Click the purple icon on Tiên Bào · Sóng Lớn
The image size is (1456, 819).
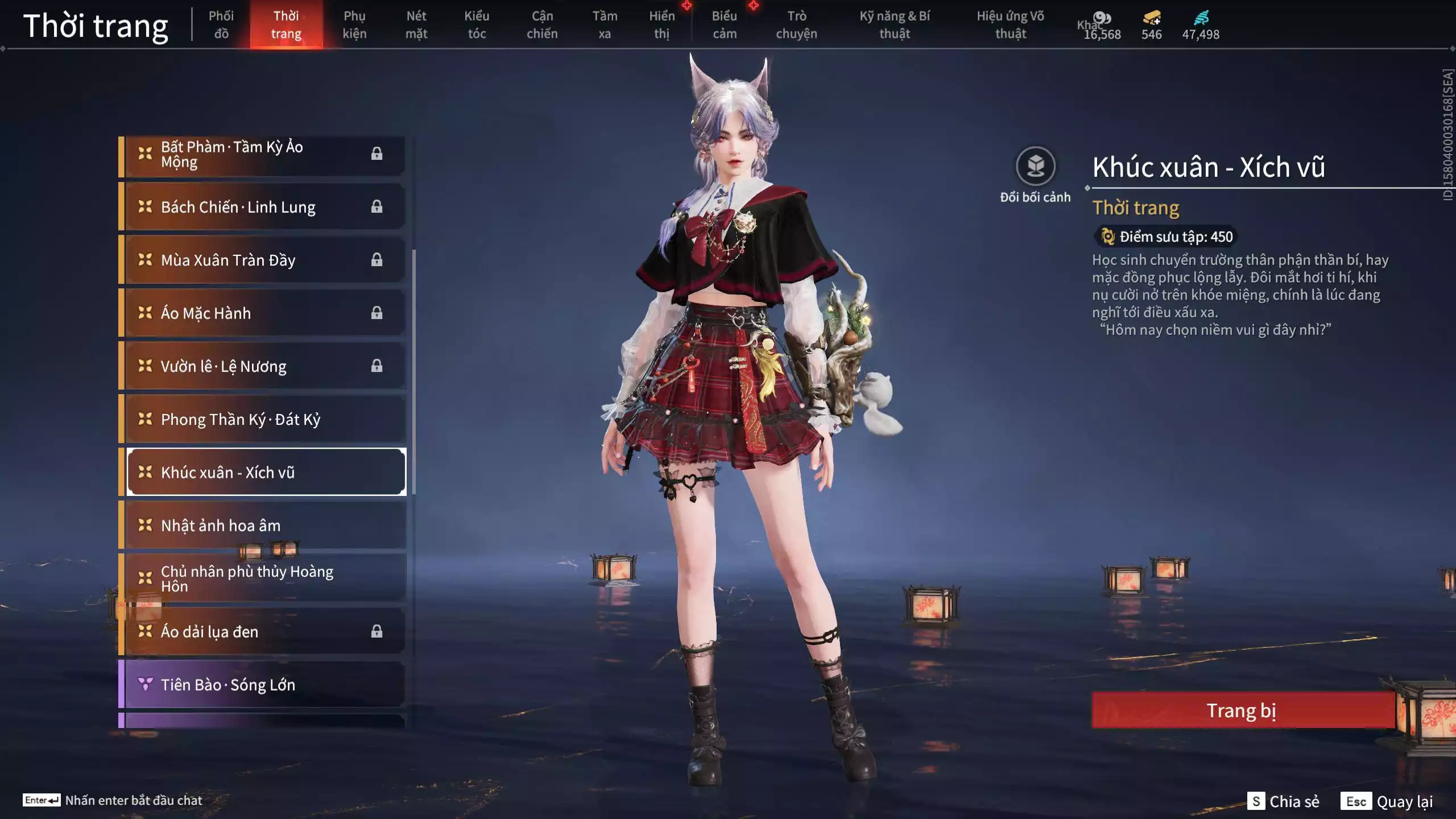[144, 685]
